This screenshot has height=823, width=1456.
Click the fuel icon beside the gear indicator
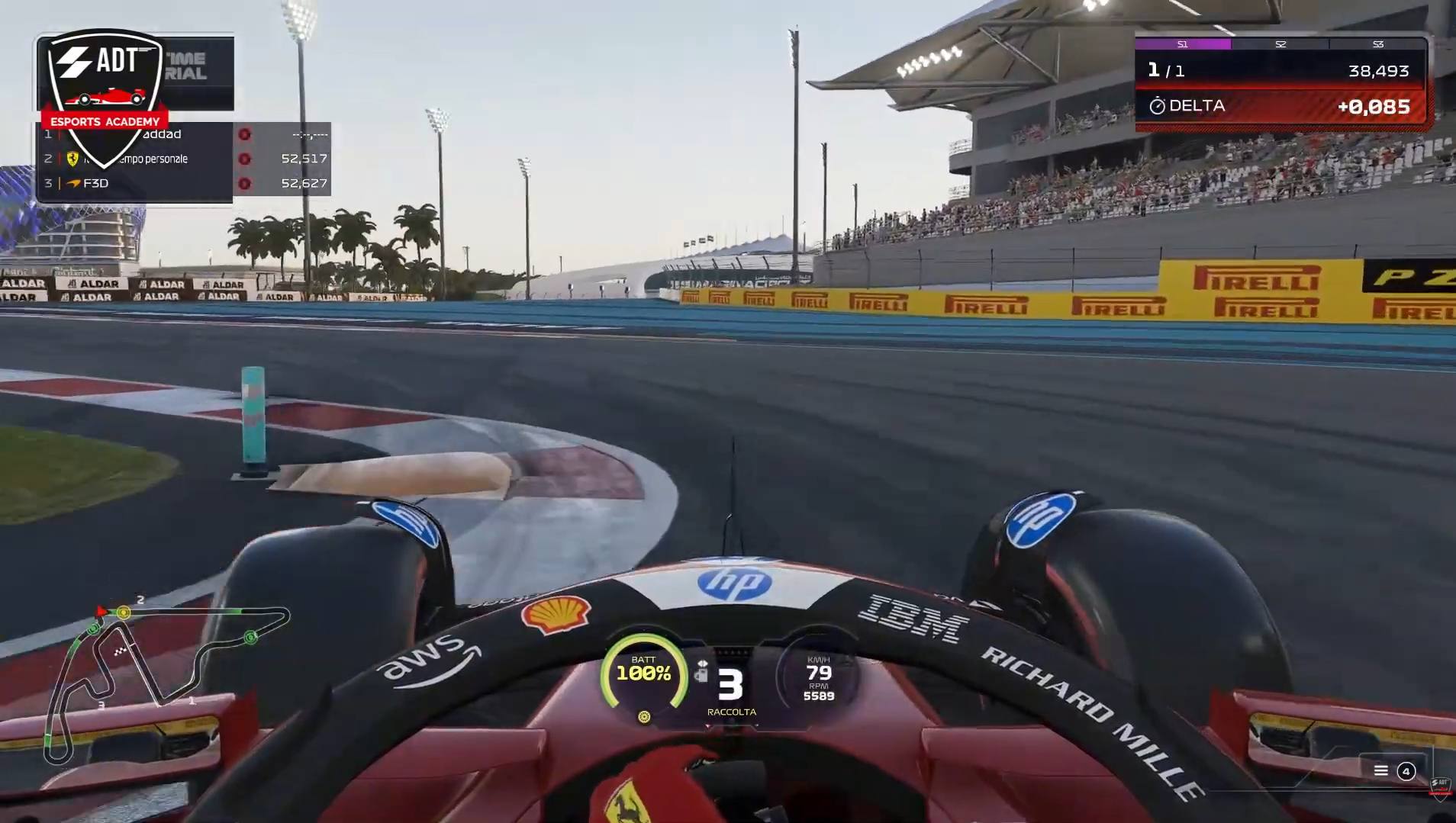(701, 674)
